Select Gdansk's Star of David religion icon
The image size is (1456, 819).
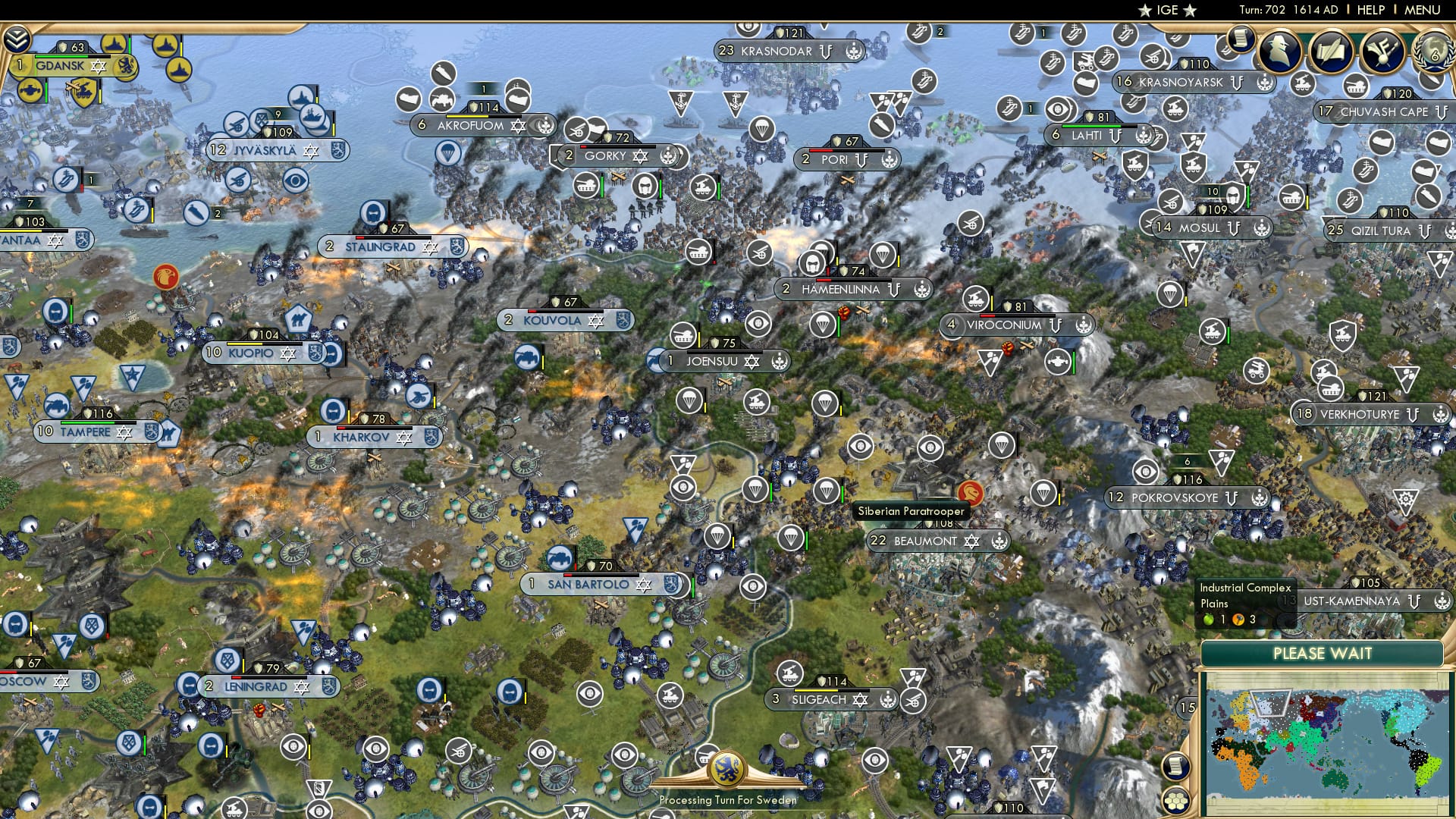tap(98, 67)
